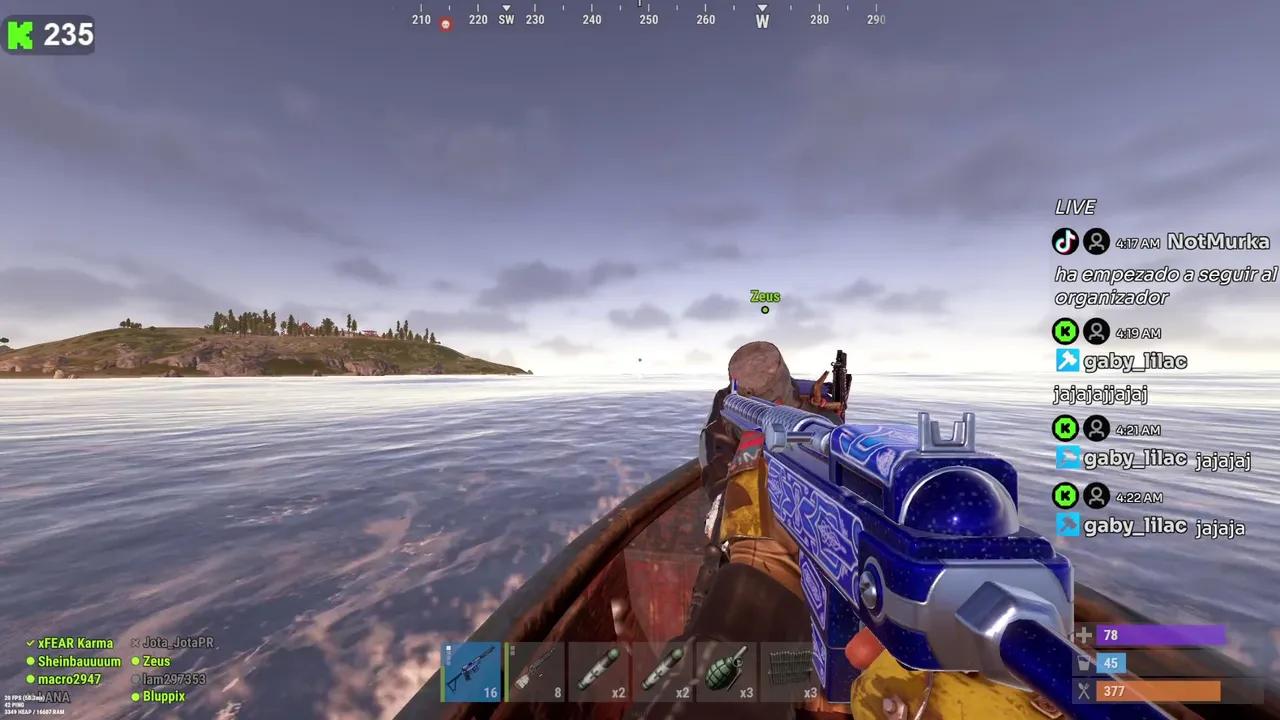Click the plus icon next to the 78 counter
The height and width of the screenshot is (720, 1280).
1084,635
